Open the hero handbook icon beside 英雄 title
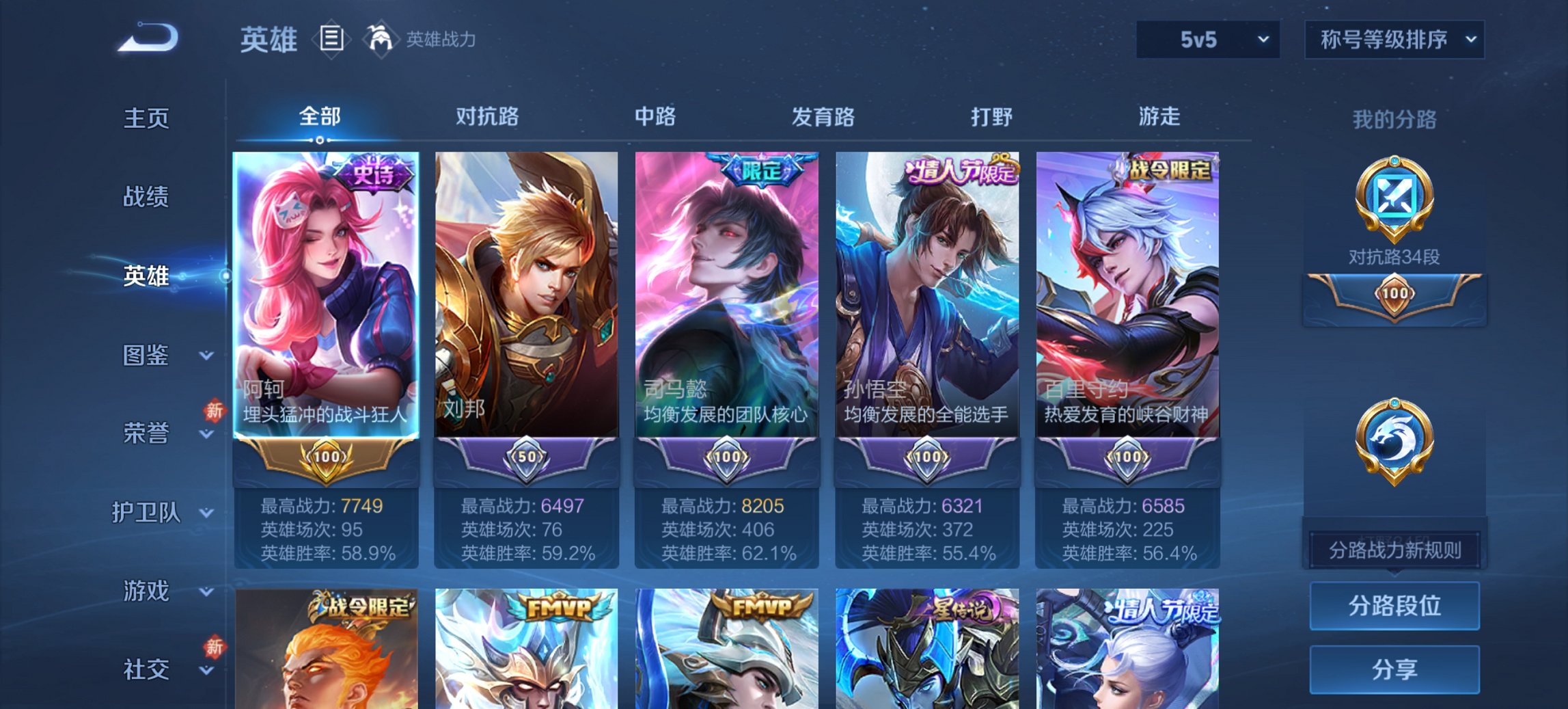 (x=331, y=39)
